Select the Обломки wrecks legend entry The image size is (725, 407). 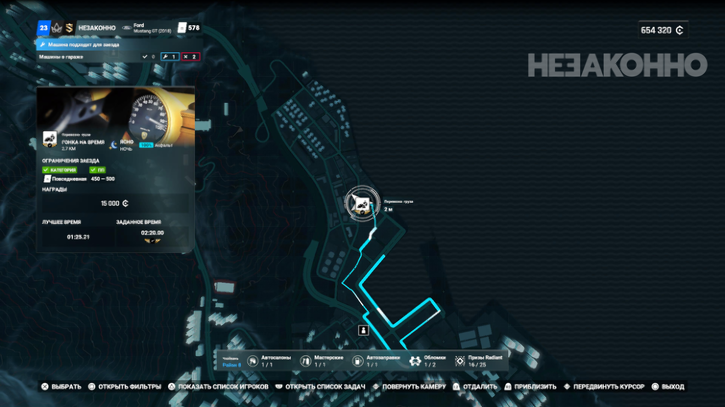point(428,360)
